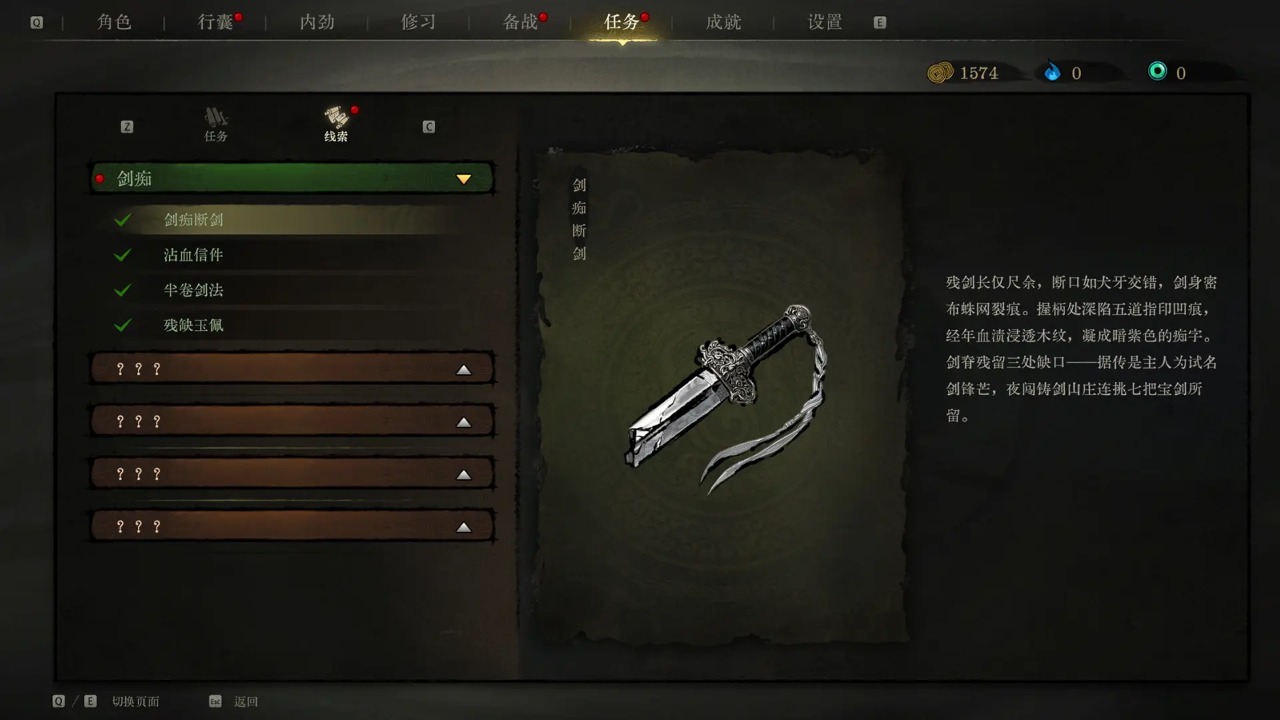Click the green jade currency icon
1280x720 pixels.
point(1157,72)
